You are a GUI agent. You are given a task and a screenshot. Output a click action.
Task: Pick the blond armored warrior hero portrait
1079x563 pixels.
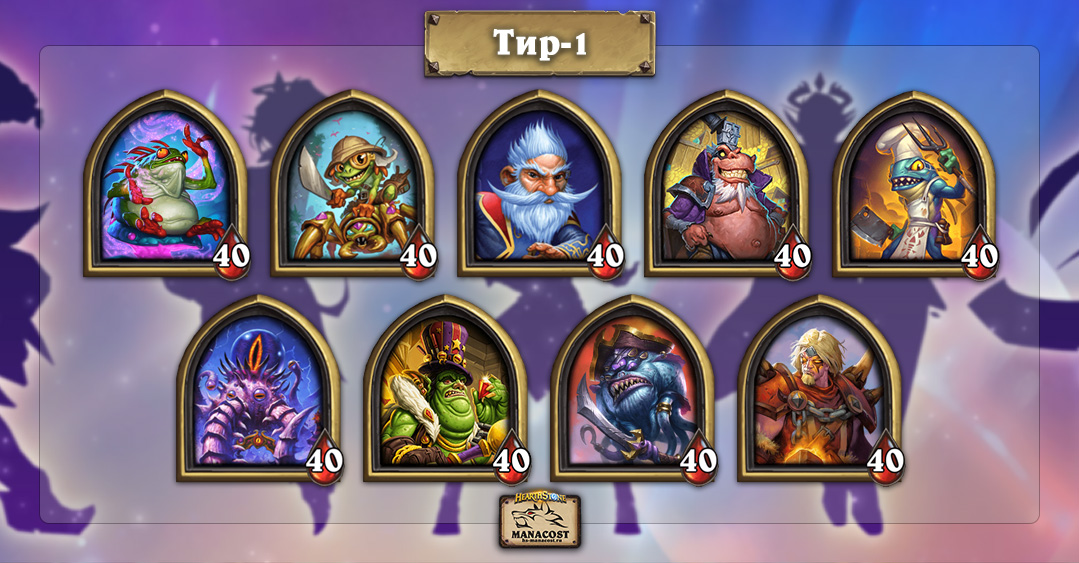[x=819, y=392]
